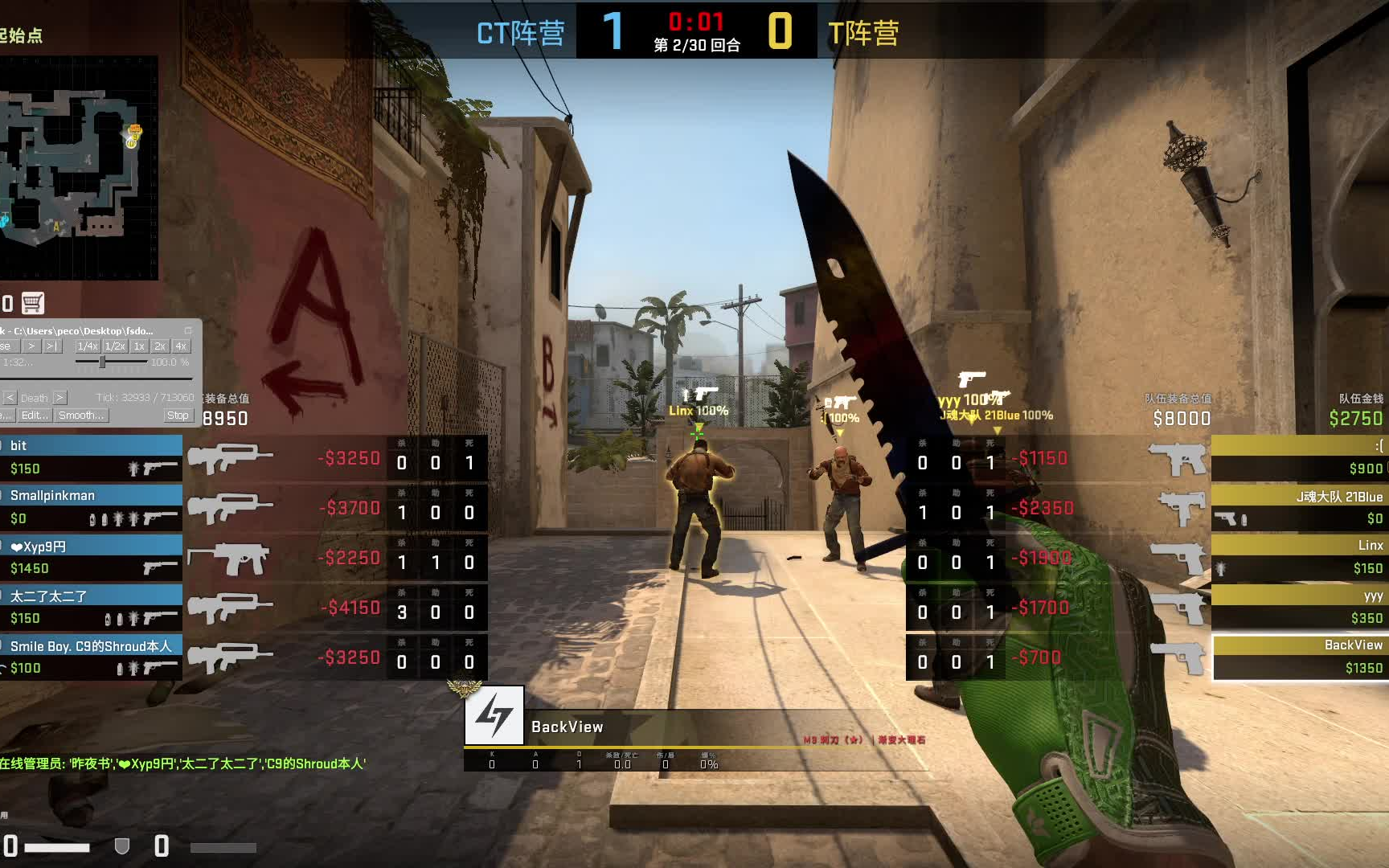The image size is (1389, 868).
Task: Click the radar minimap in top-left corner
Action: coord(80,169)
